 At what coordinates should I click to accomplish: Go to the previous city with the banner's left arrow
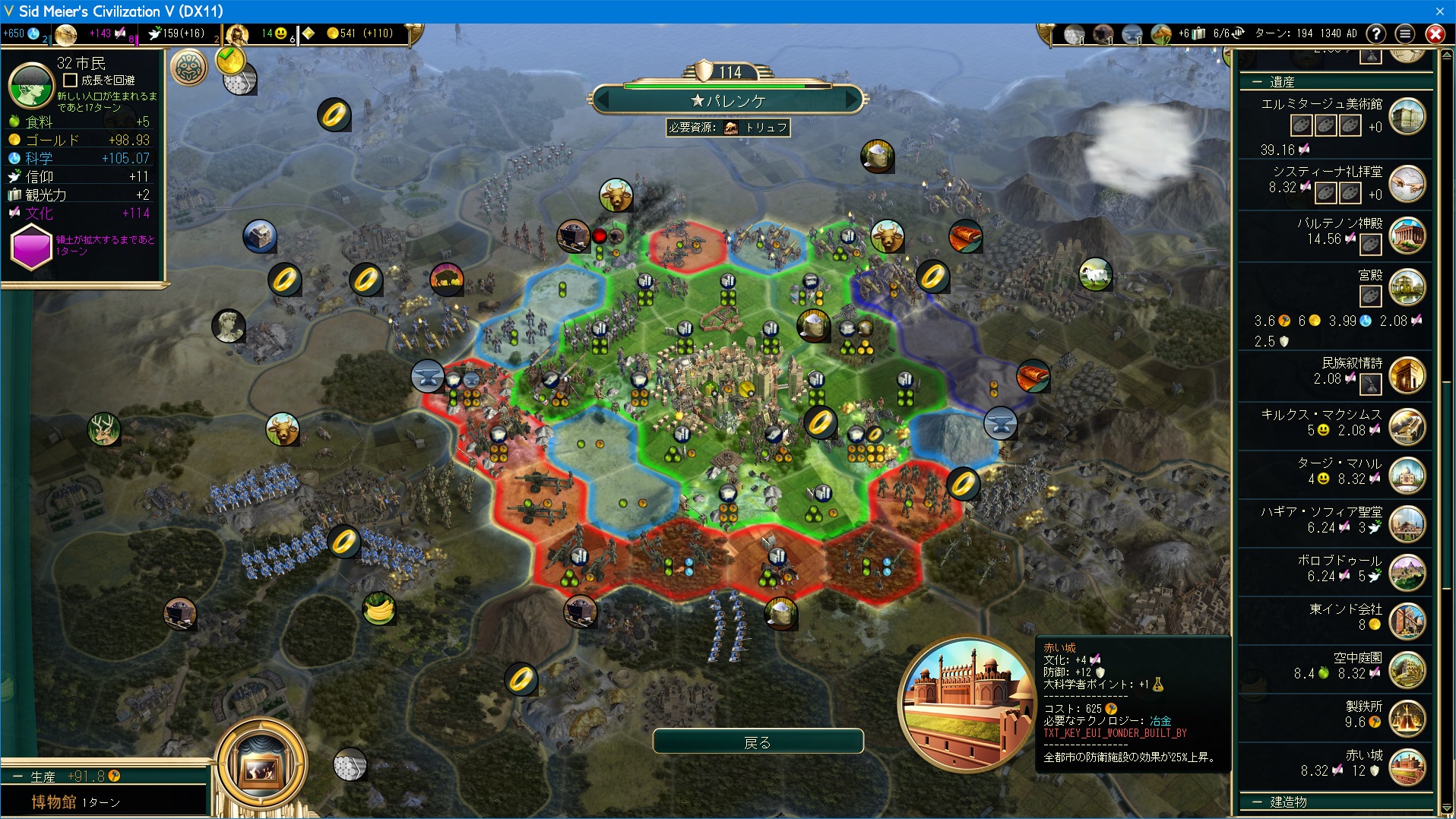pyautogui.click(x=601, y=100)
